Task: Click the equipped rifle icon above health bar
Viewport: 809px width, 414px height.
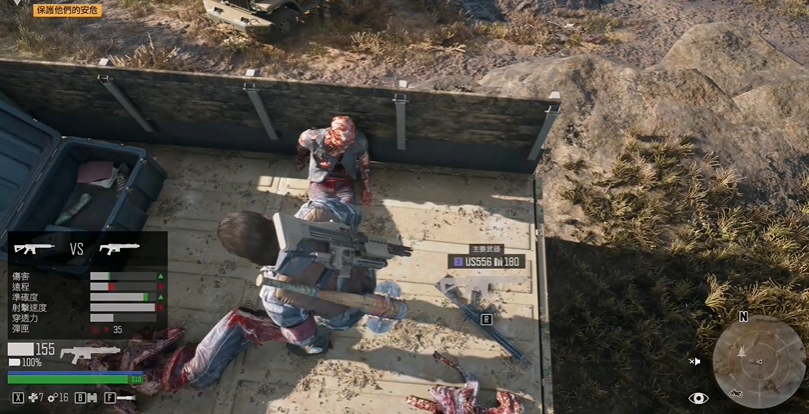Action: [x=88, y=353]
